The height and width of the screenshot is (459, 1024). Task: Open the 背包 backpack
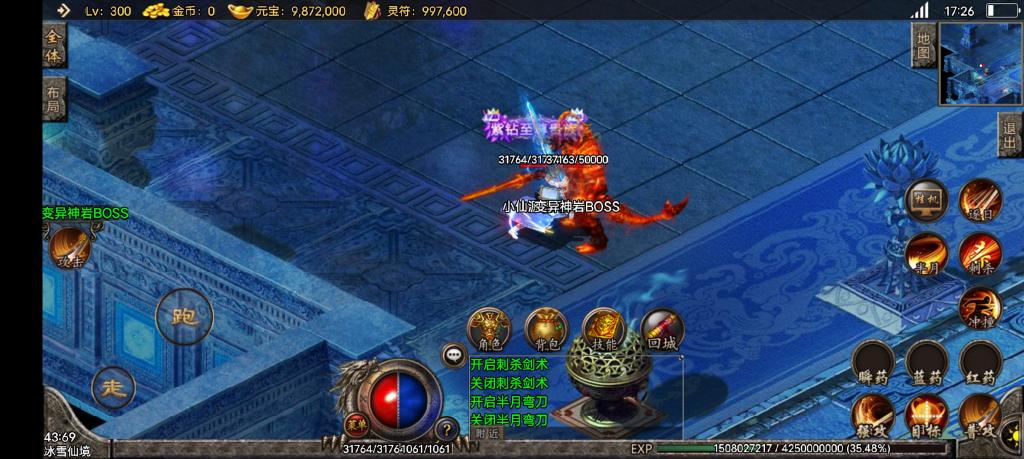pyautogui.click(x=546, y=329)
